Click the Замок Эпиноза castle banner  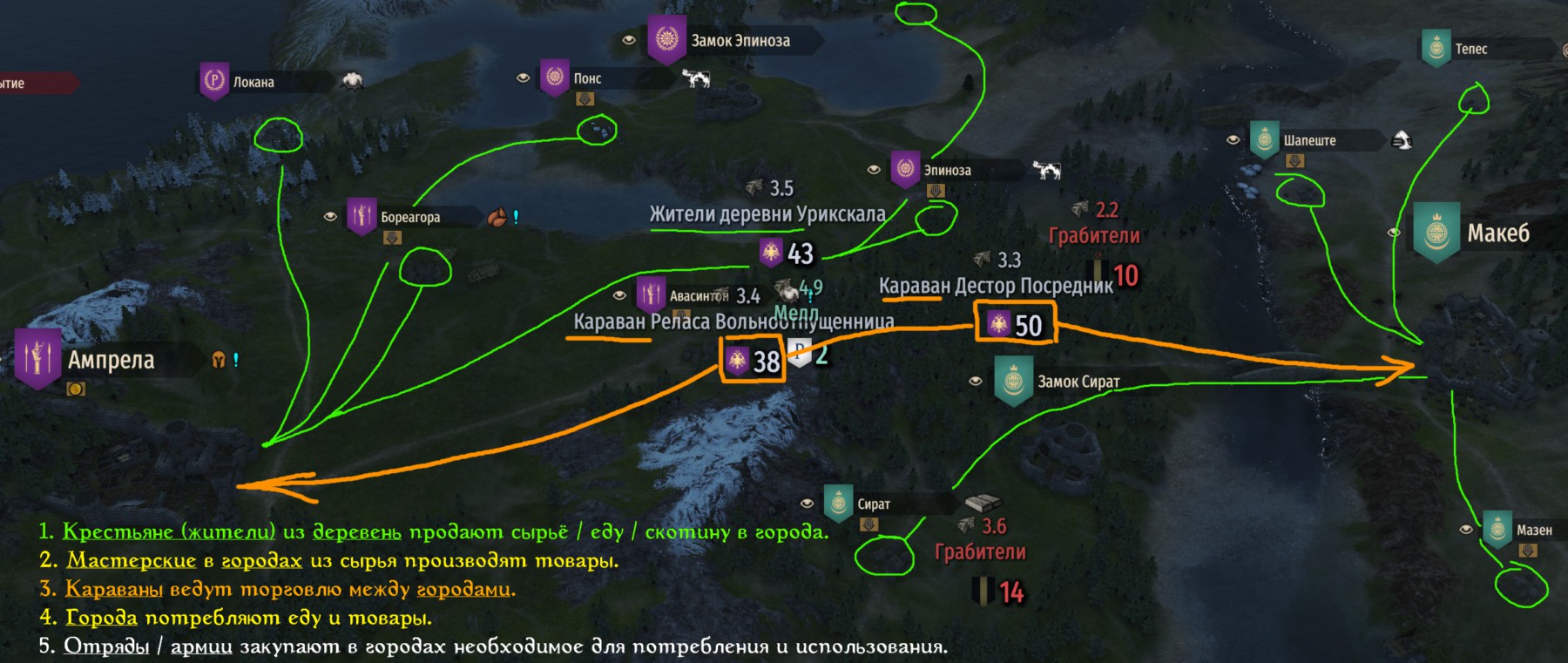(666, 38)
